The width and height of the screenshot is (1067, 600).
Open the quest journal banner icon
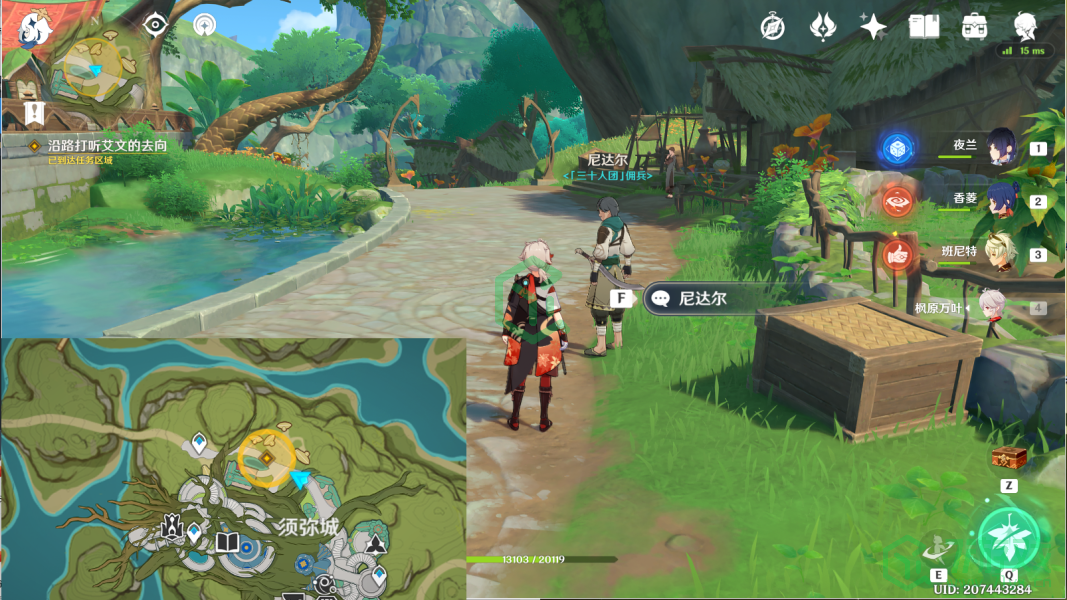34,110
